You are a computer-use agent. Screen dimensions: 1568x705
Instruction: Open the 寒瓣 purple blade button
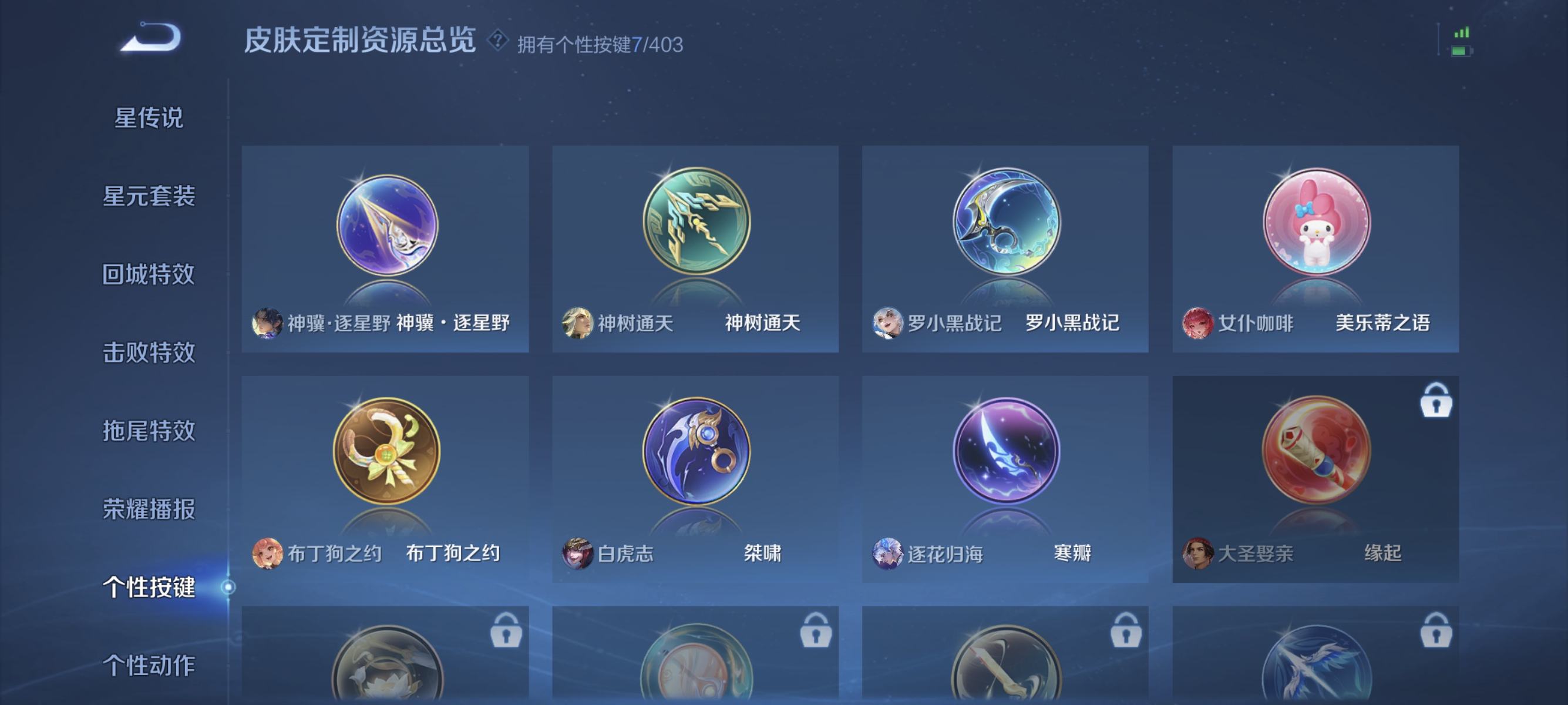point(1004,452)
